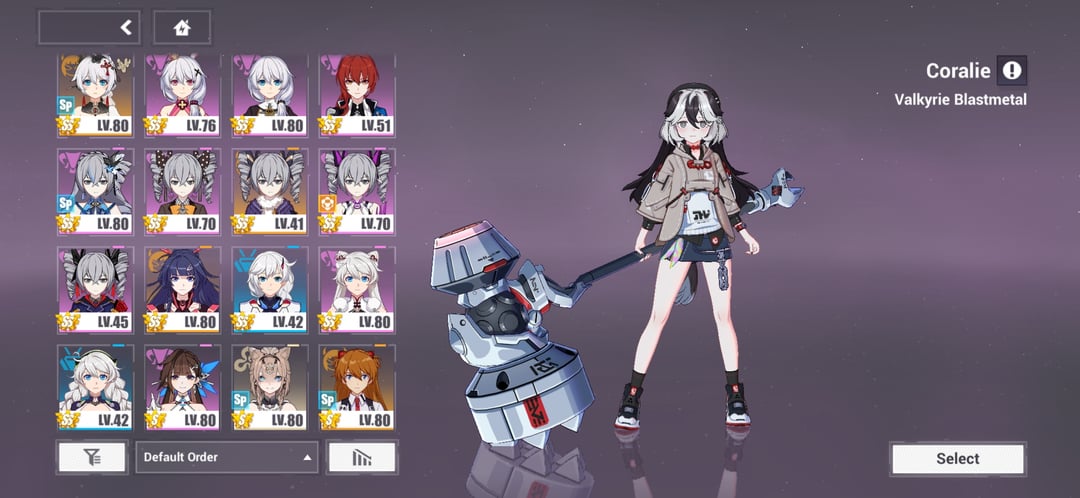Open the info icon beside Coralie
Image resolution: width=1080 pixels, height=498 pixels.
pyautogui.click(x=1012, y=70)
